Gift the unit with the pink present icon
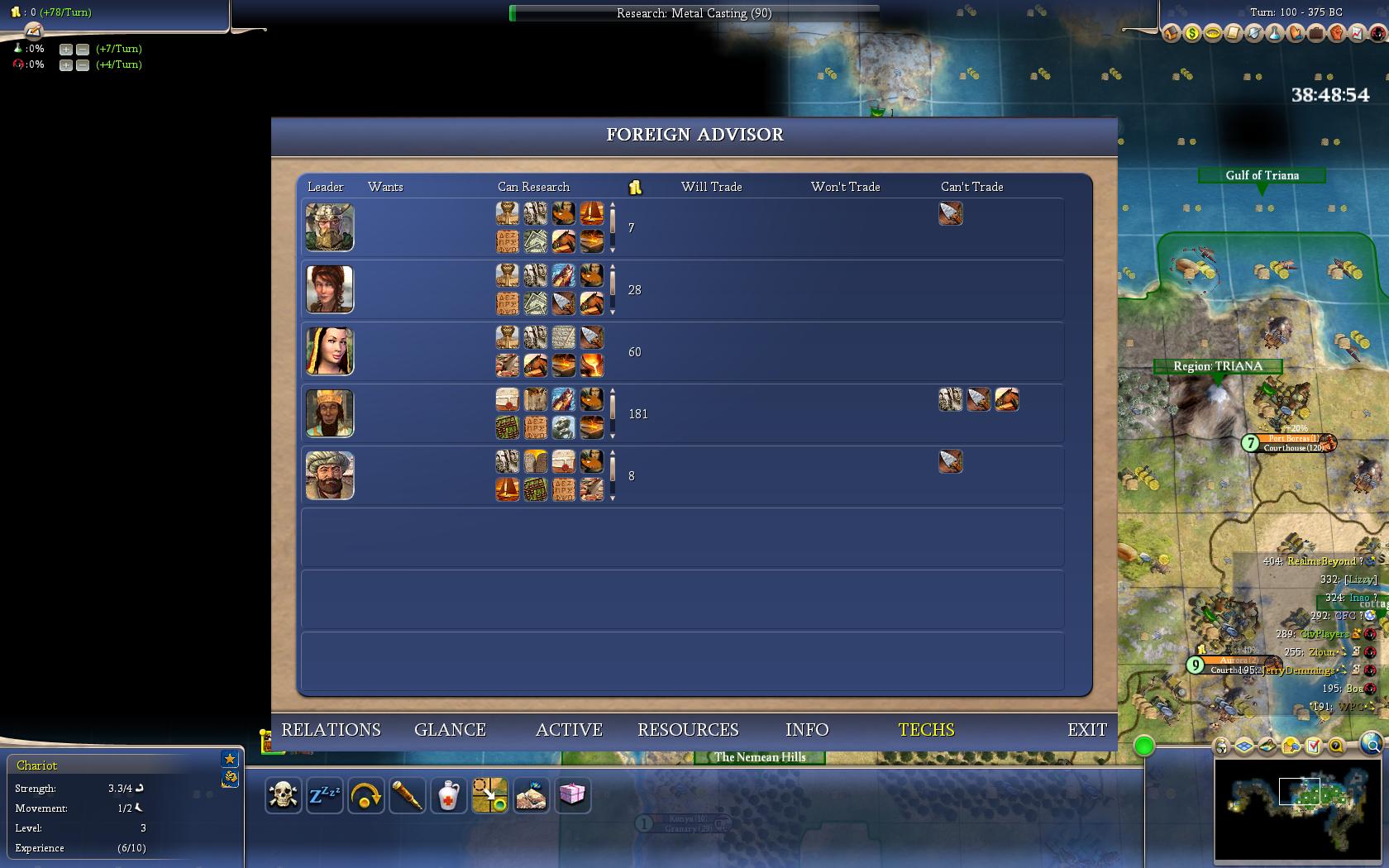 [572, 795]
